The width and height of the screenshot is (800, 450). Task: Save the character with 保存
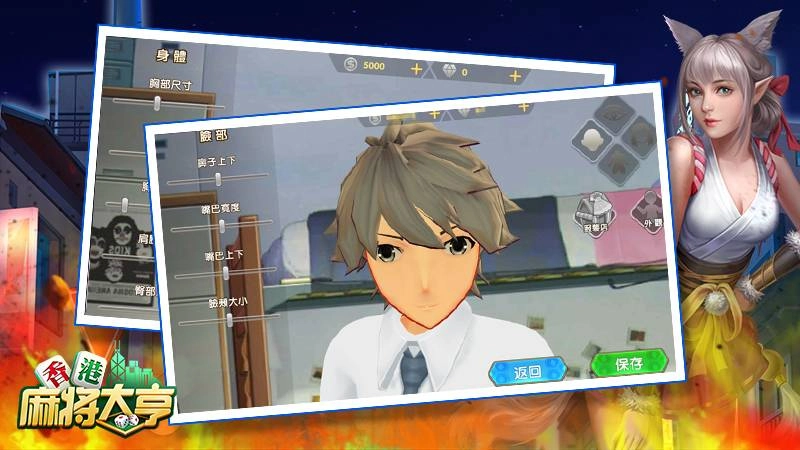[628, 362]
